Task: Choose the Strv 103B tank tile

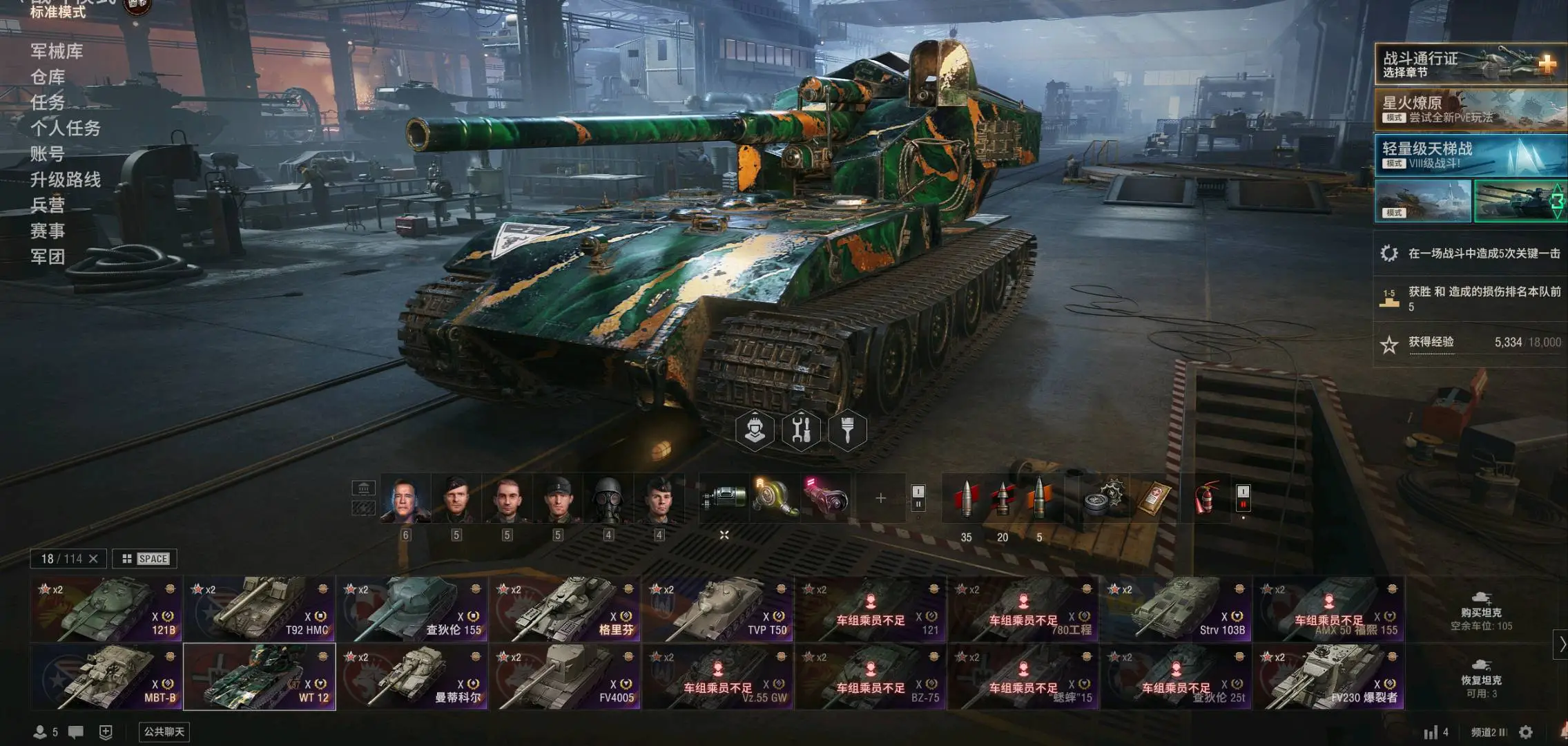Action: pyautogui.click(x=1177, y=609)
